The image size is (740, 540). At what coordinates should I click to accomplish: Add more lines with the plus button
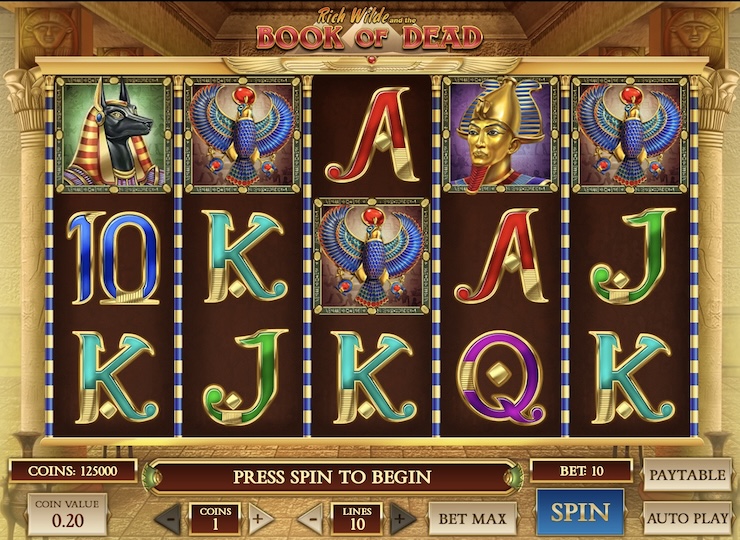pos(402,519)
